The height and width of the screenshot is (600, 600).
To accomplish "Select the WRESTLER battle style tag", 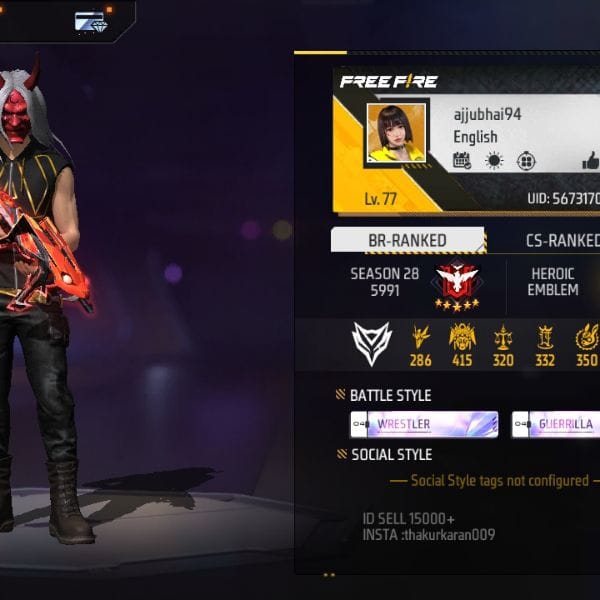I will pos(424,424).
